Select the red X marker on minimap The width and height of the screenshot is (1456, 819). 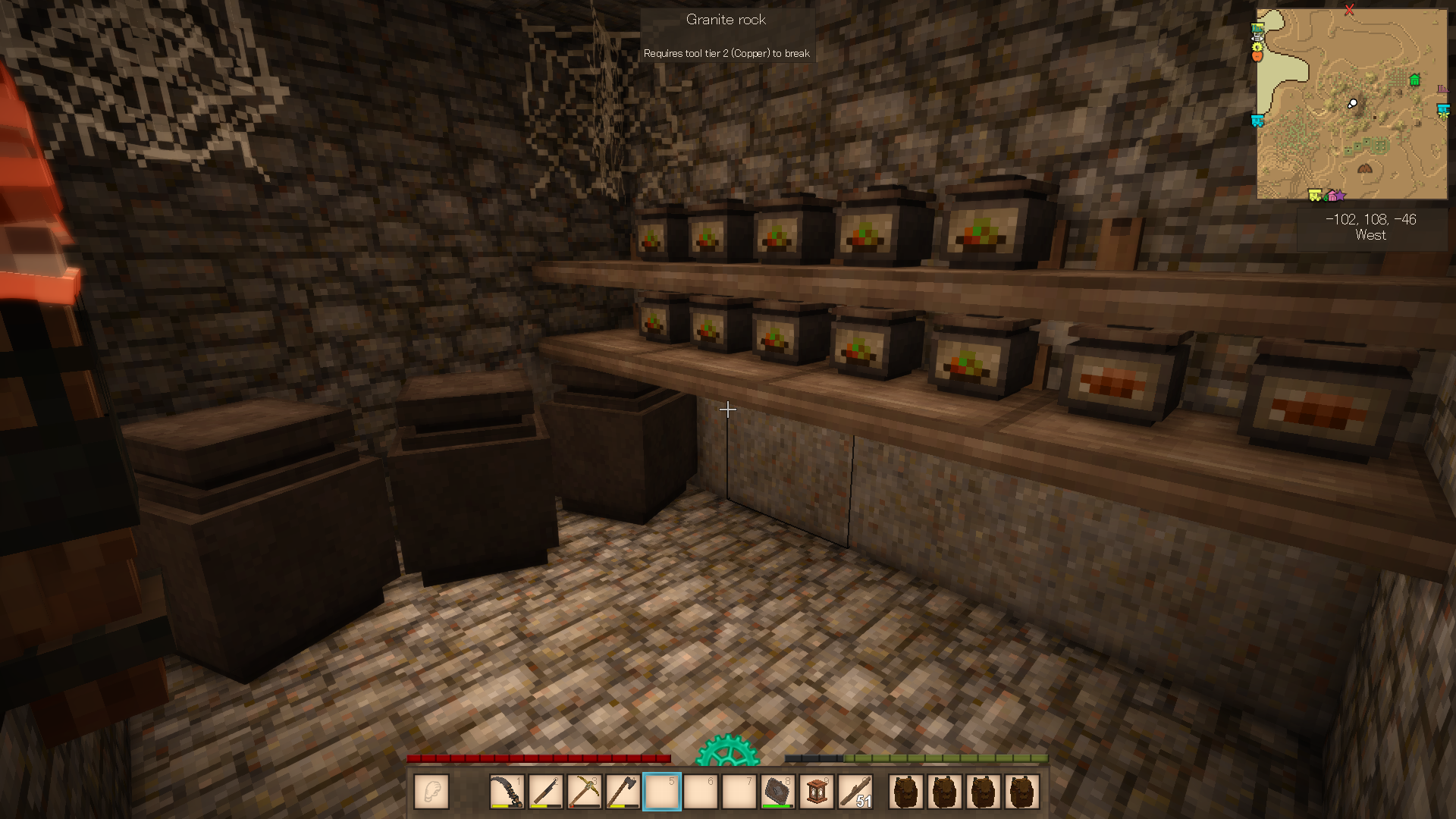pos(1349,10)
